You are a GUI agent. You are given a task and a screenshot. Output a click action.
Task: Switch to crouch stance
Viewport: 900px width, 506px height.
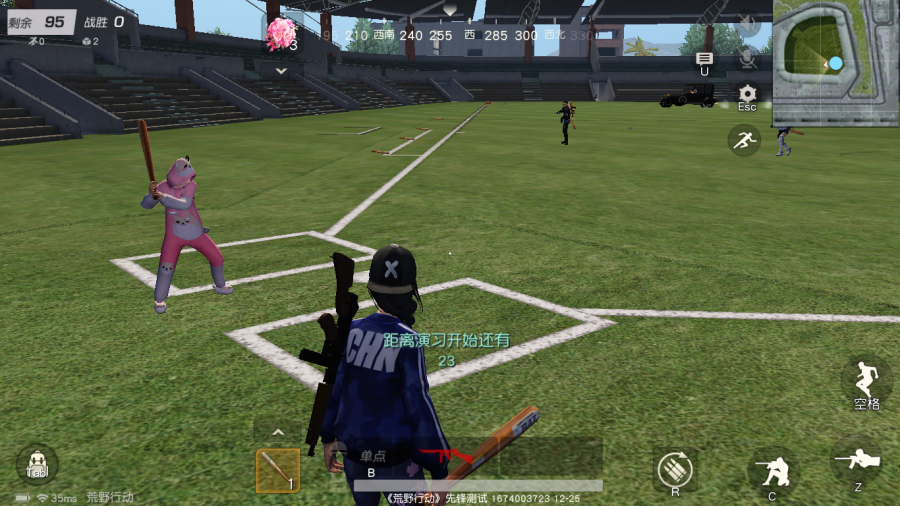pyautogui.click(x=772, y=470)
